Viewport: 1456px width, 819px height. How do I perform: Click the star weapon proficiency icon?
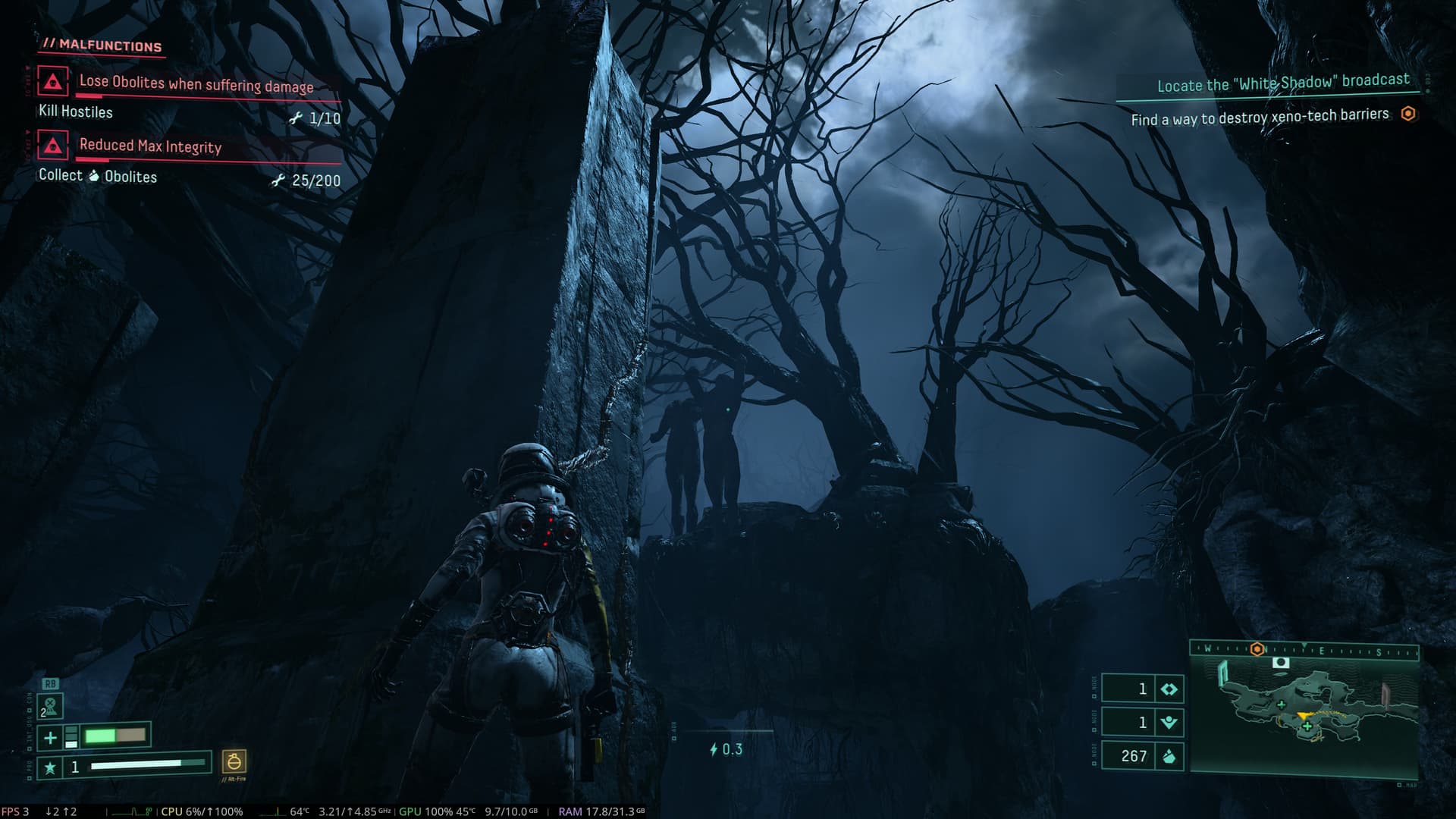[50, 767]
